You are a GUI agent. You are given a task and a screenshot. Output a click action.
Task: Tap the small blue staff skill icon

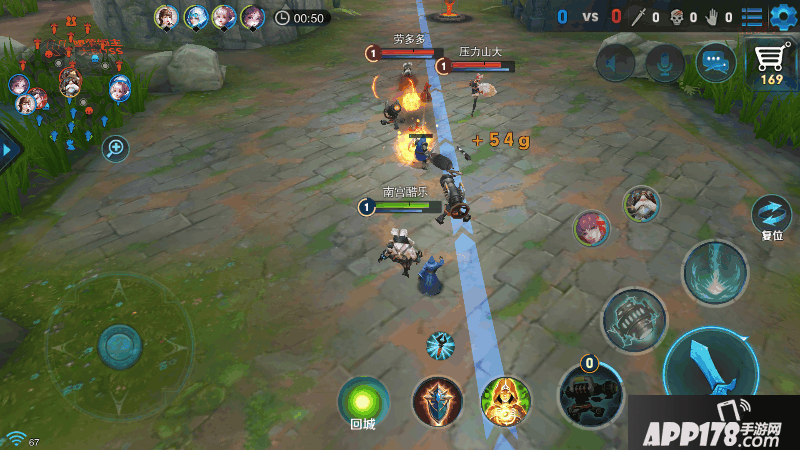[440, 345]
